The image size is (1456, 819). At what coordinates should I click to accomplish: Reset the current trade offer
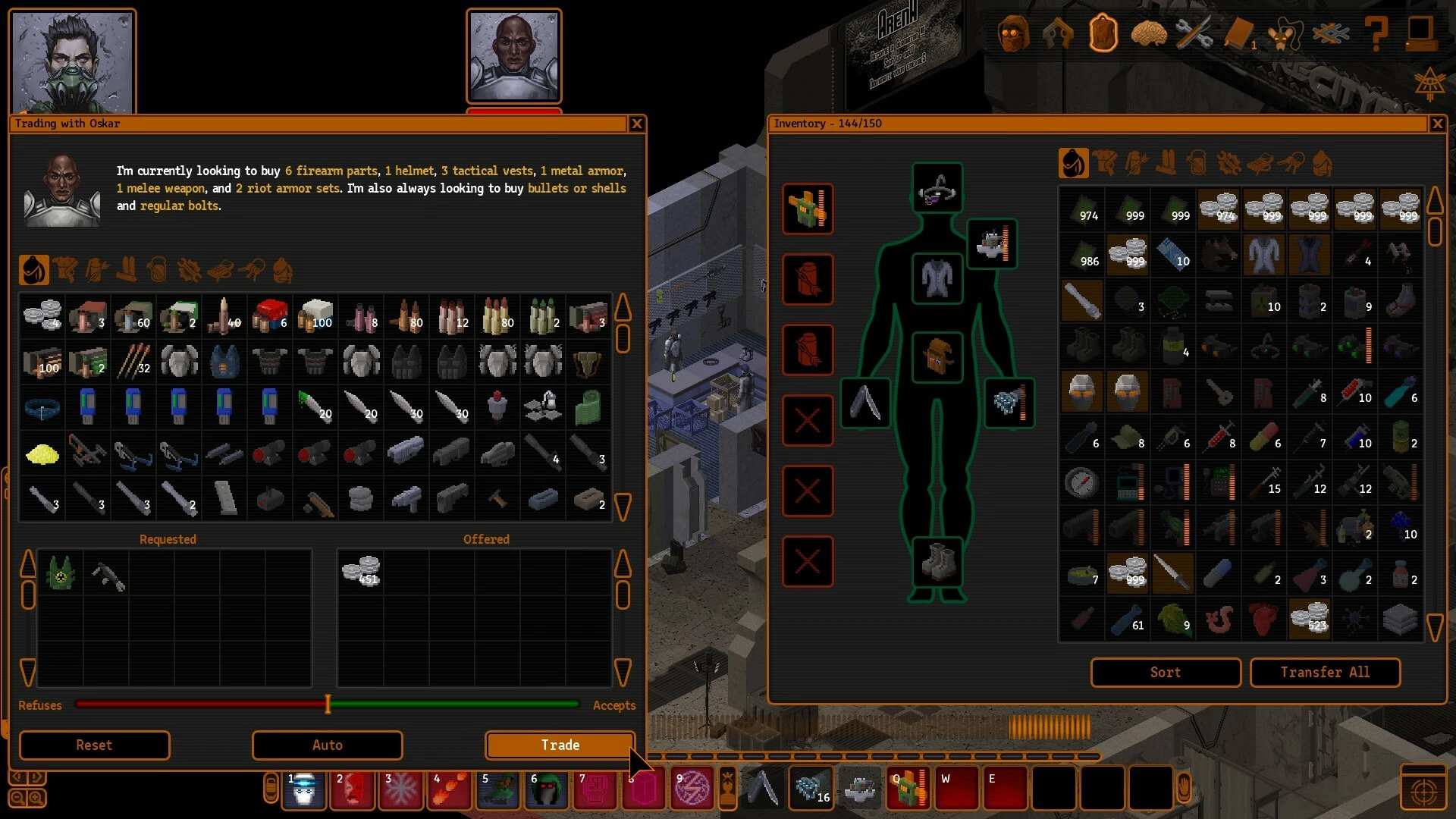[94, 745]
